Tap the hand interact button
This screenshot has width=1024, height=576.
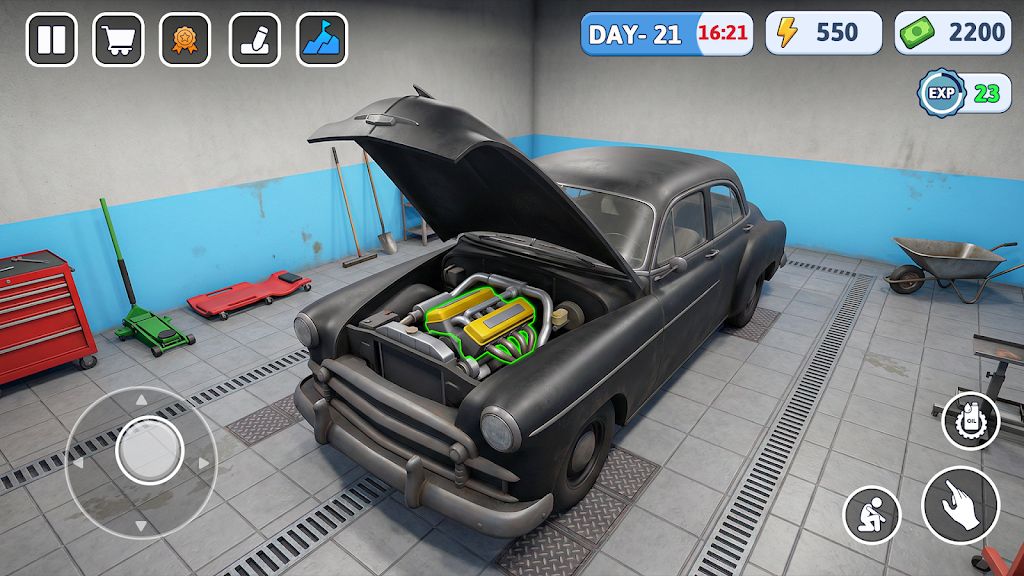point(960,505)
